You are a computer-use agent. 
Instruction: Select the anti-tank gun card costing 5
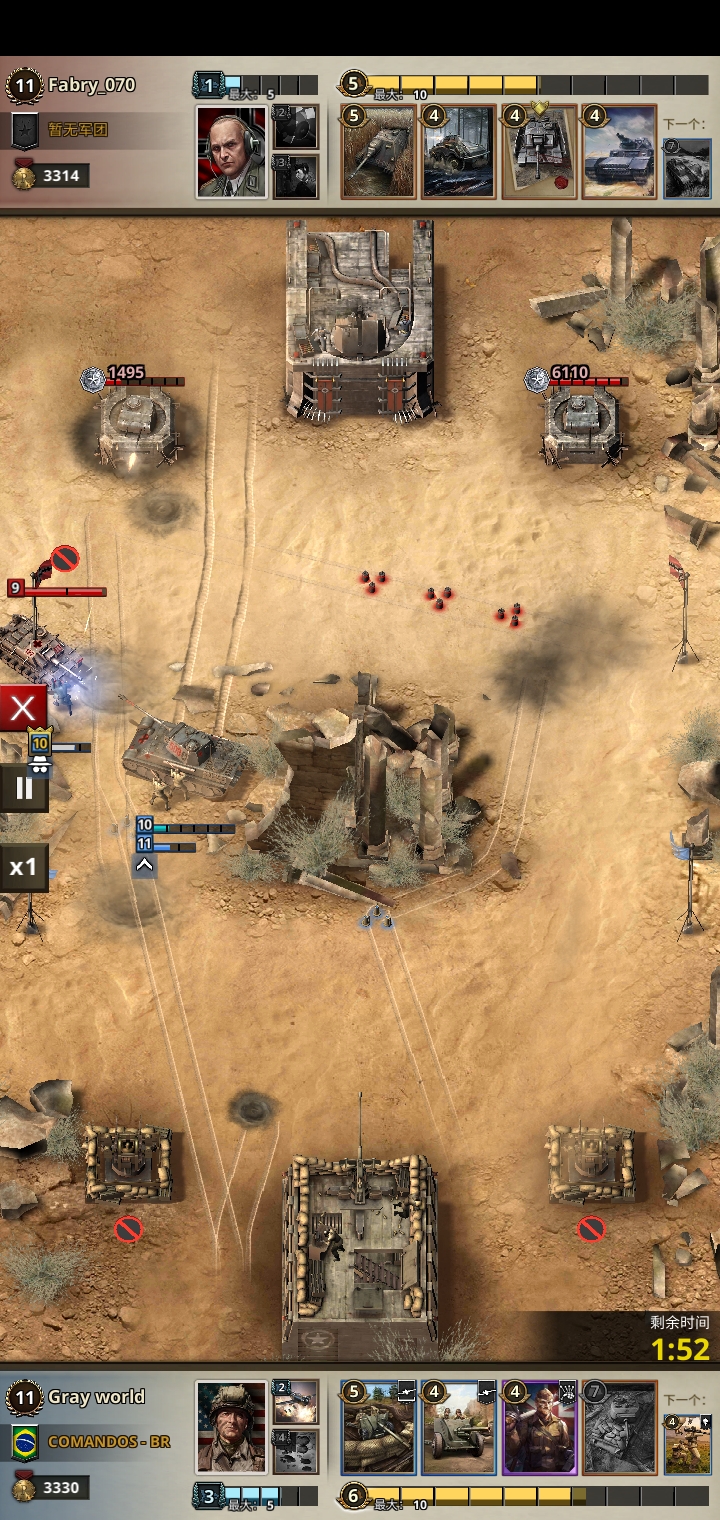[378, 1428]
